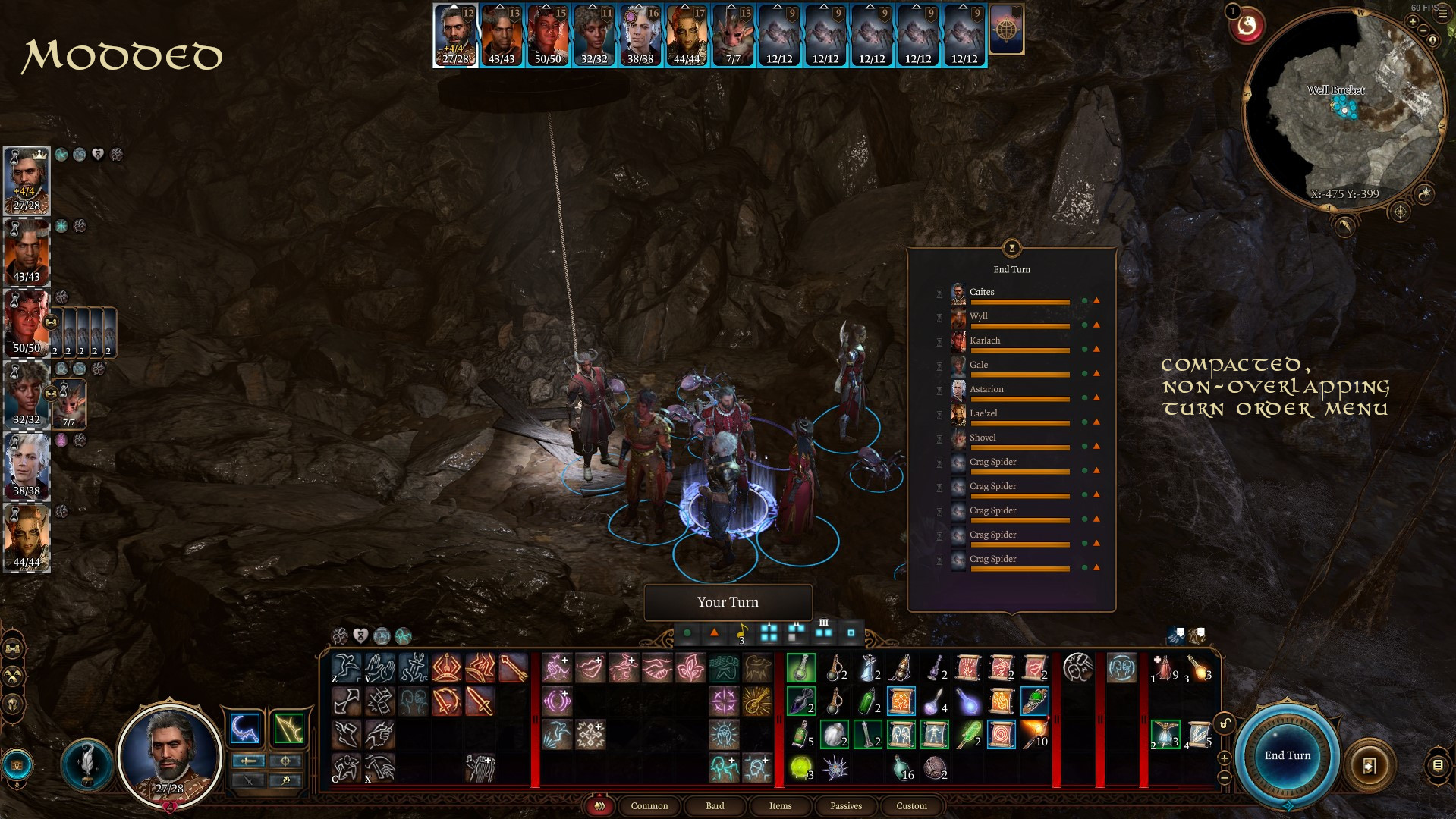Image resolution: width=1456 pixels, height=819 pixels.
Task: Click the flee combat door icon
Action: click(1370, 764)
